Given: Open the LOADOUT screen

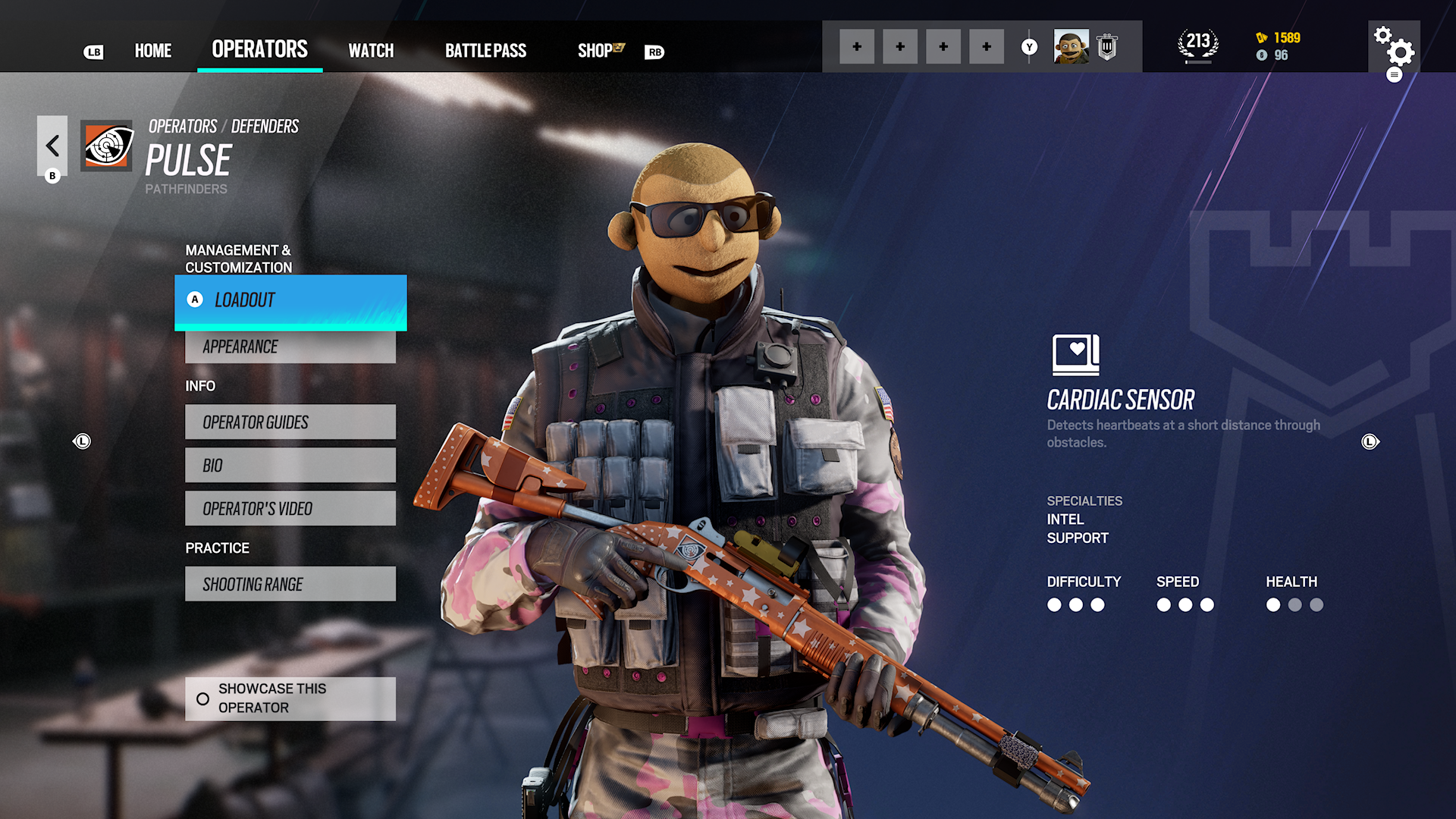Looking at the screenshot, I should point(290,300).
